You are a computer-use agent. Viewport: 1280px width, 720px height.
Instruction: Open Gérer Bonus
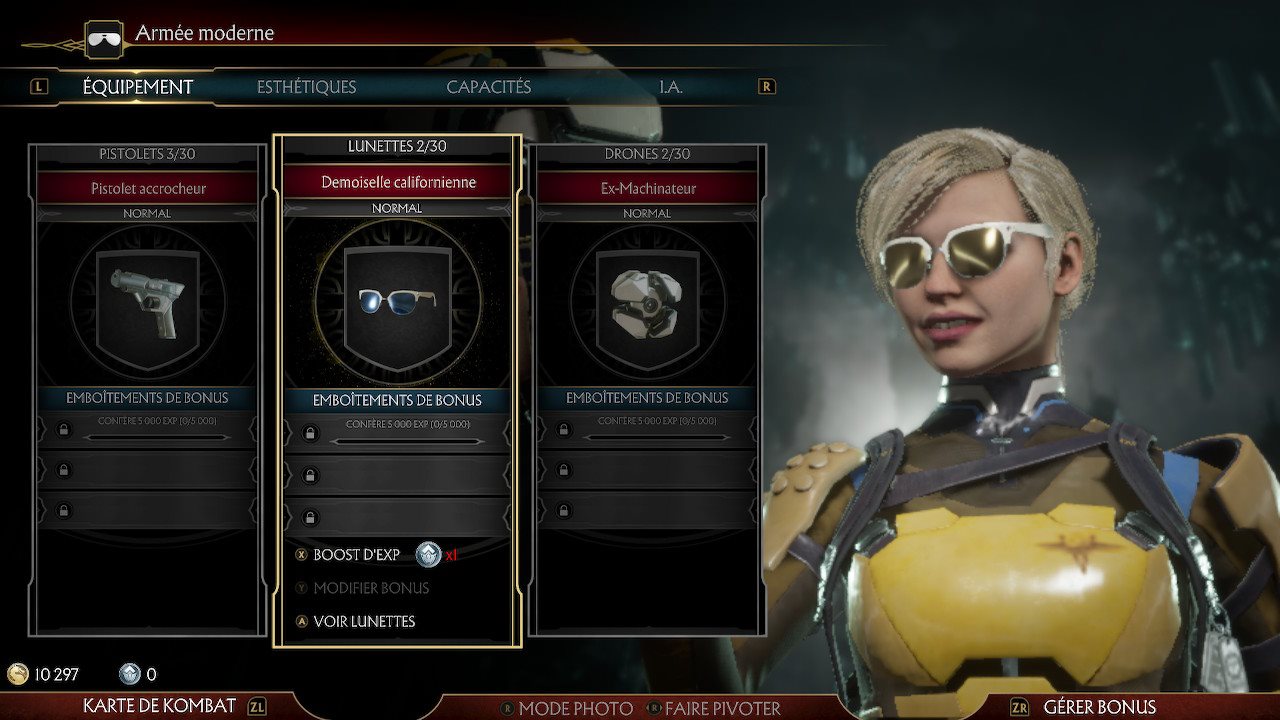click(1099, 707)
